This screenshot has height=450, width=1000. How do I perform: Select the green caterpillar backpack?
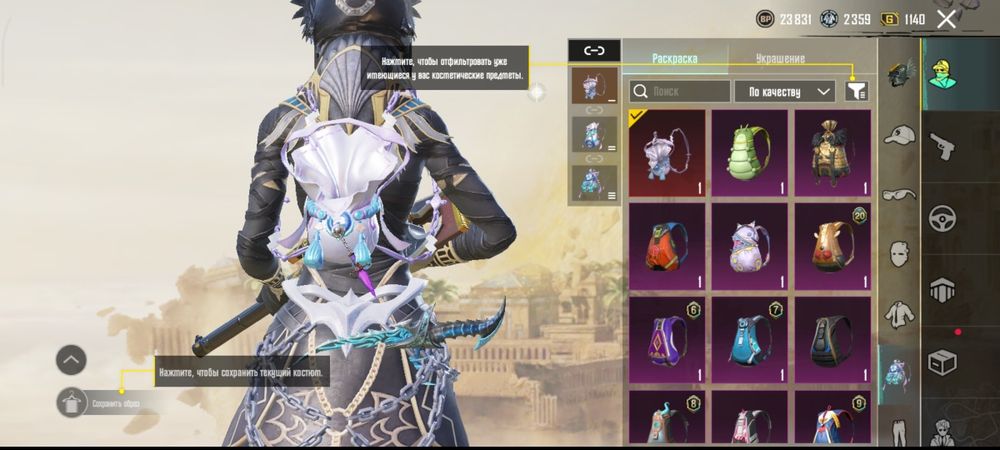[749, 152]
